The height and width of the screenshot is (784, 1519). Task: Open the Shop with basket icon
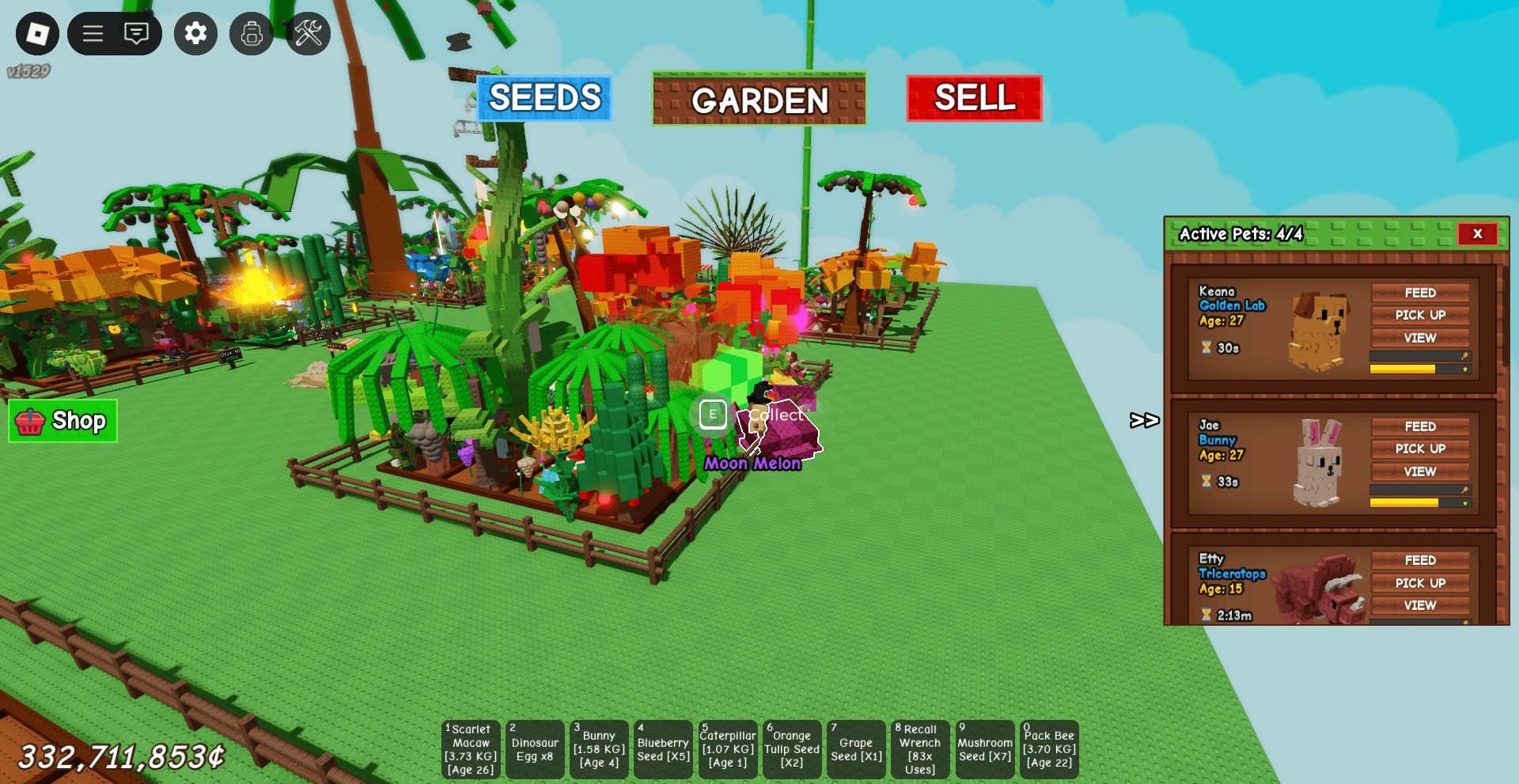(x=63, y=421)
